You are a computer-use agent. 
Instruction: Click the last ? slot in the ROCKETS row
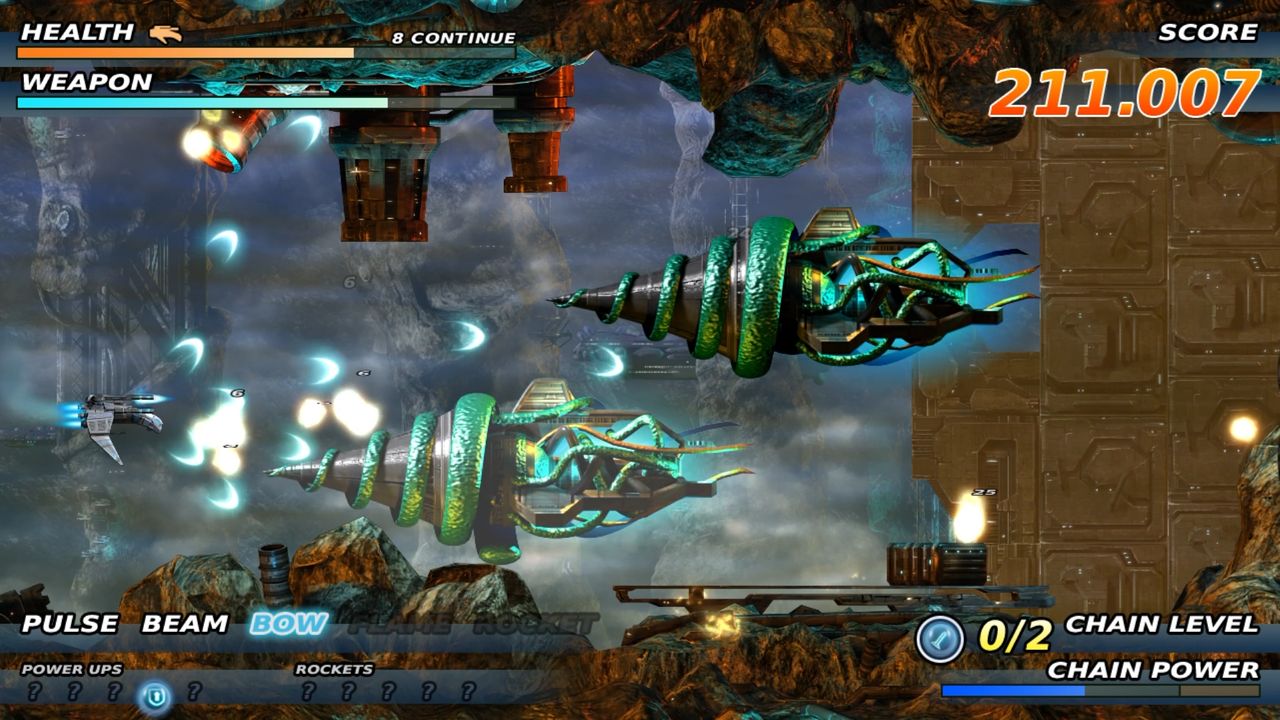[467, 692]
